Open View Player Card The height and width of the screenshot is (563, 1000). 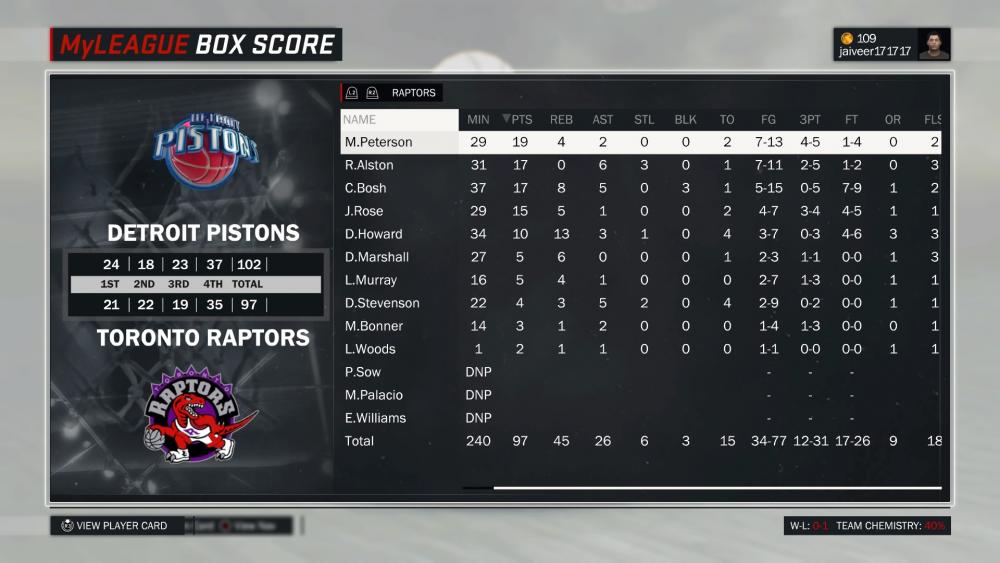[x=113, y=526]
